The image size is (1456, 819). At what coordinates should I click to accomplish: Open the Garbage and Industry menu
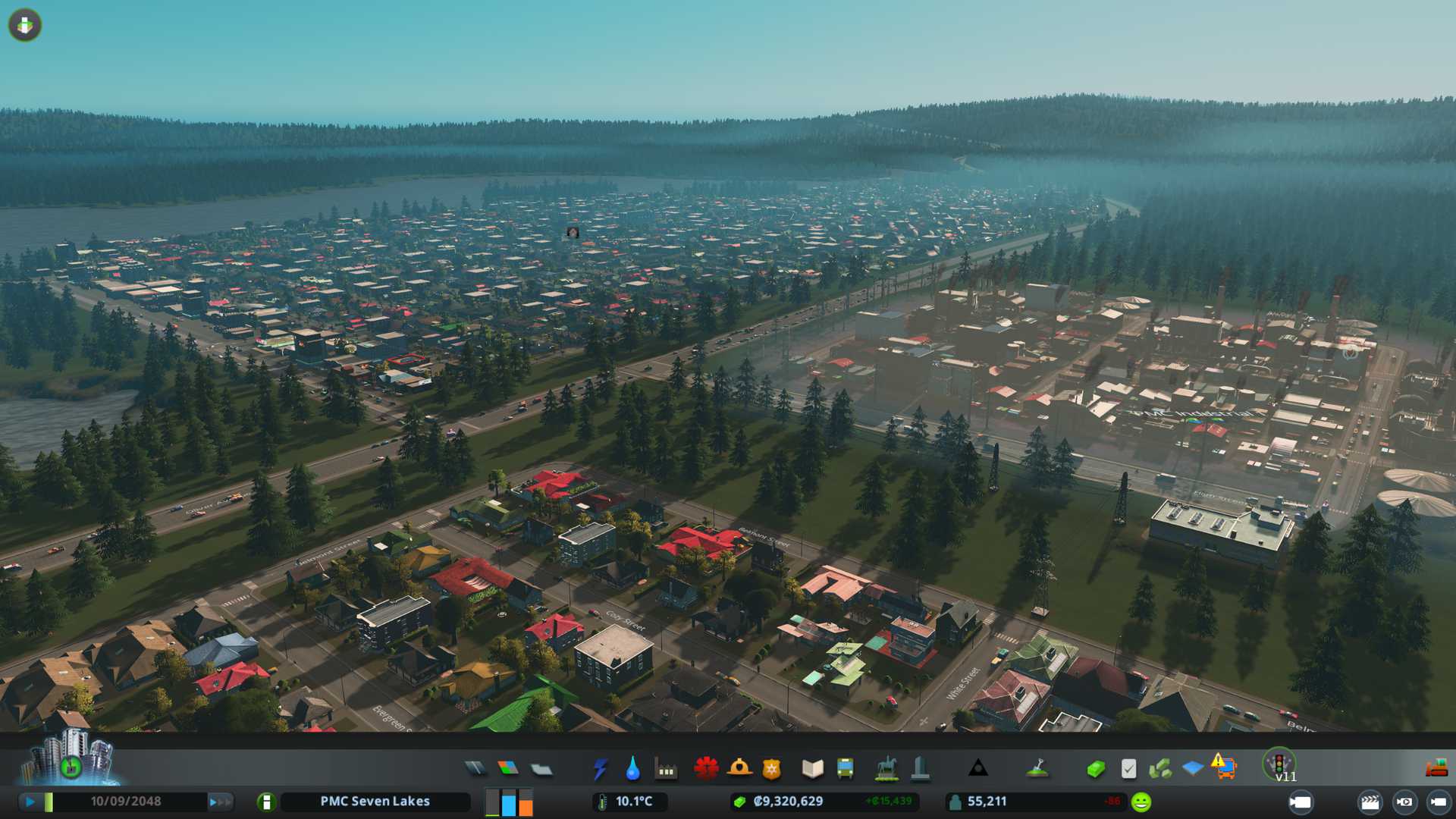coord(666,769)
